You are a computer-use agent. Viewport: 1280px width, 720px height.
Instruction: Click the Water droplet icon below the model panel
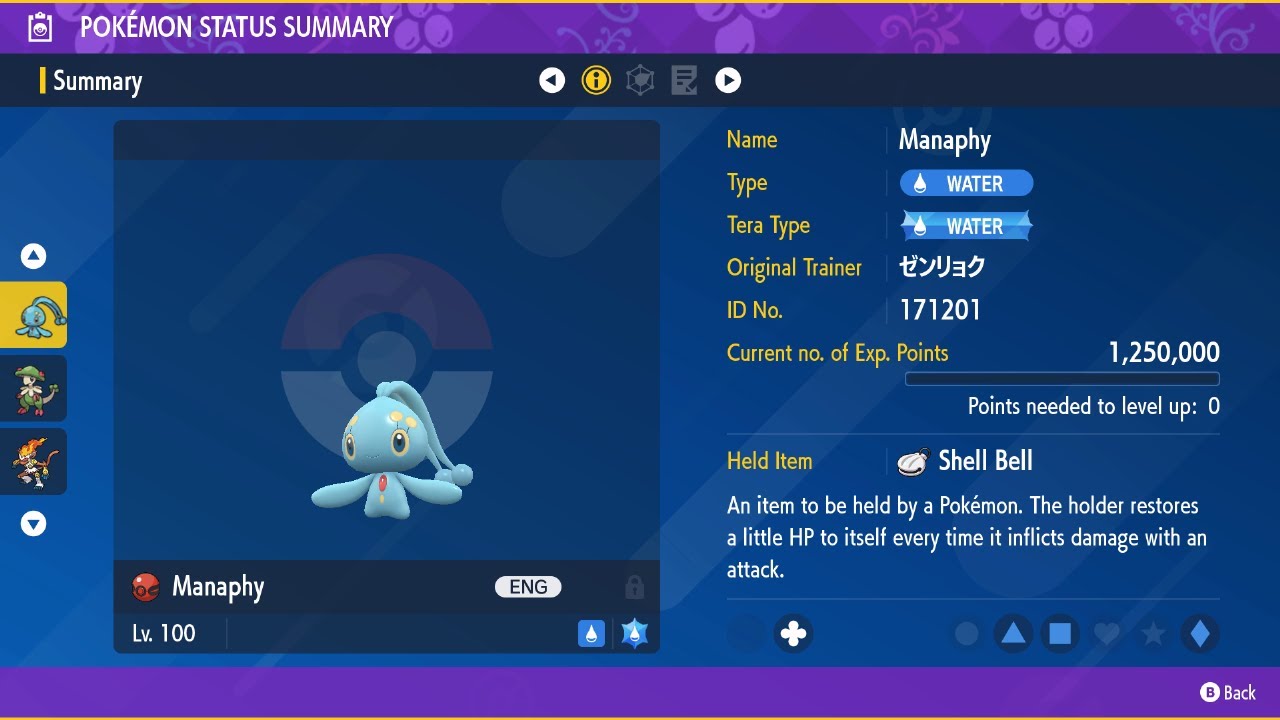point(592,633)
